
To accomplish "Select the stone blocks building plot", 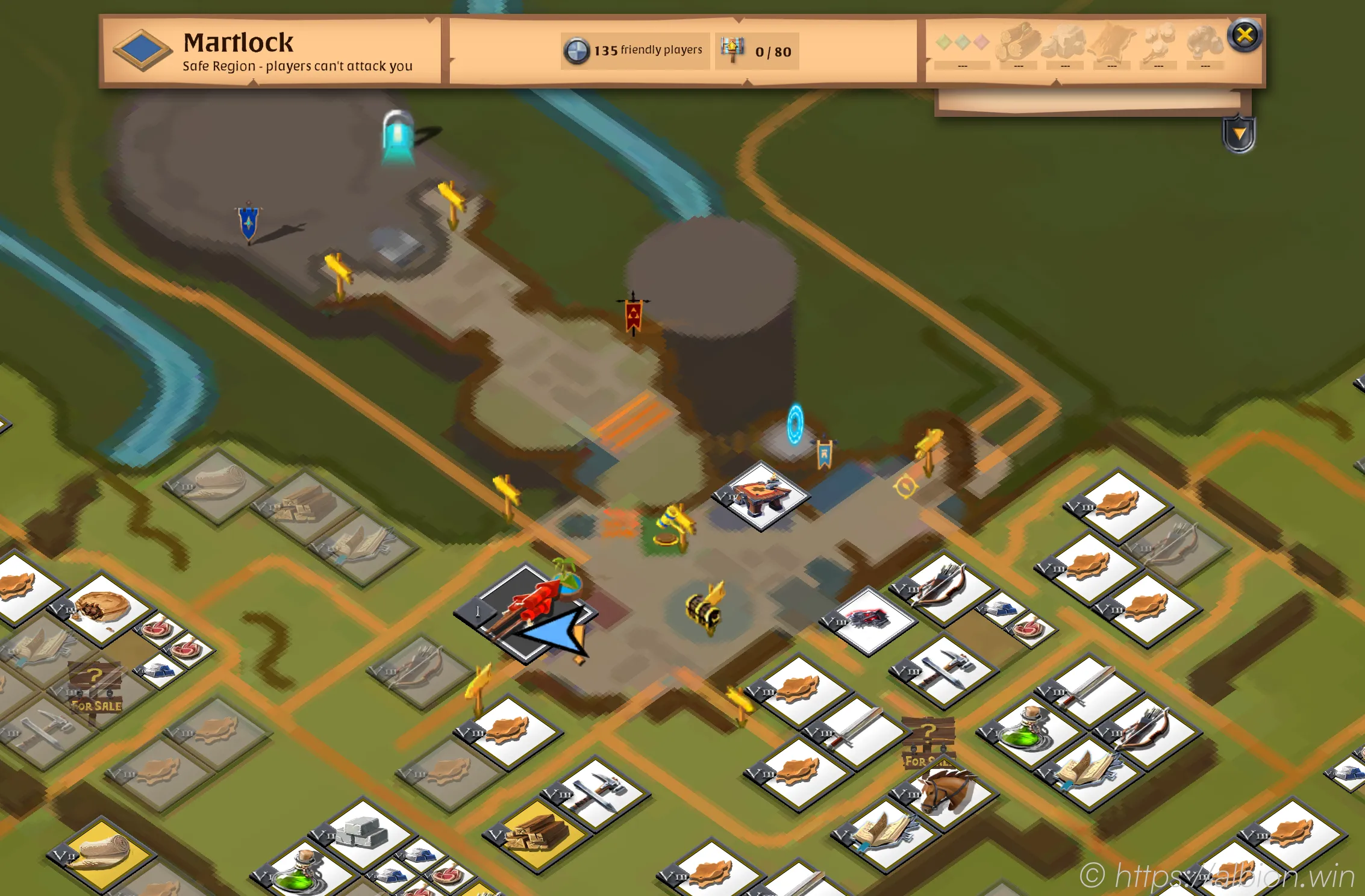I will pos(363,832).
